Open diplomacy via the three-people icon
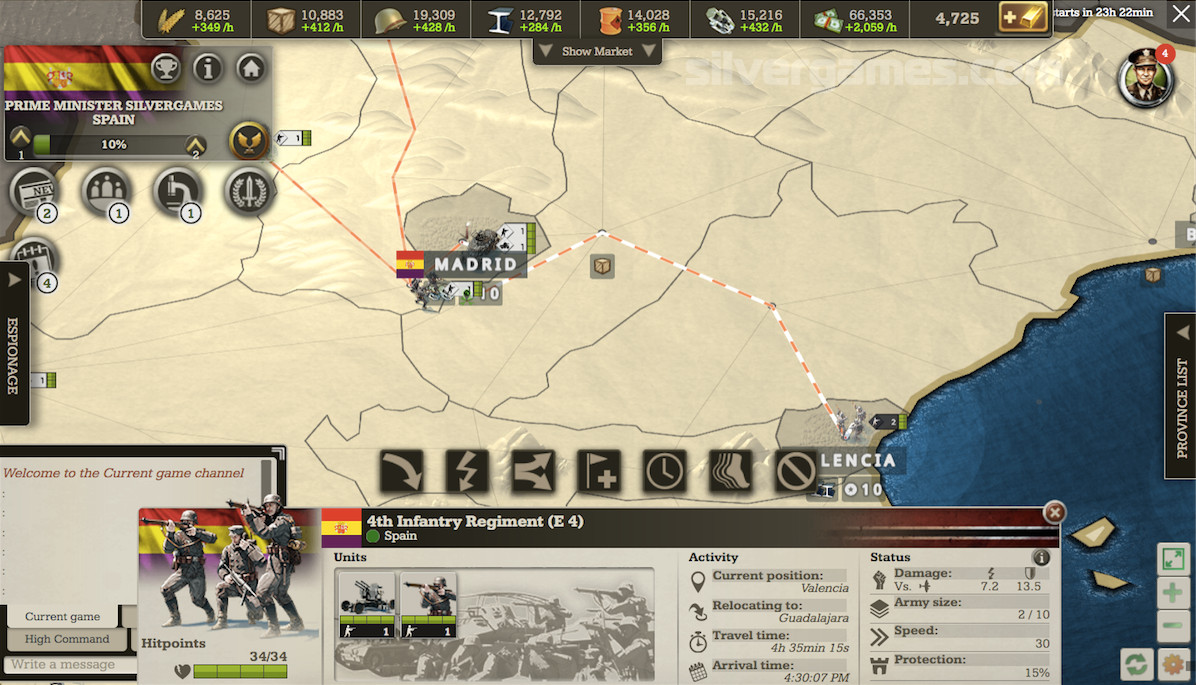The image size is (1196, 685). click(x=107, y=190)
